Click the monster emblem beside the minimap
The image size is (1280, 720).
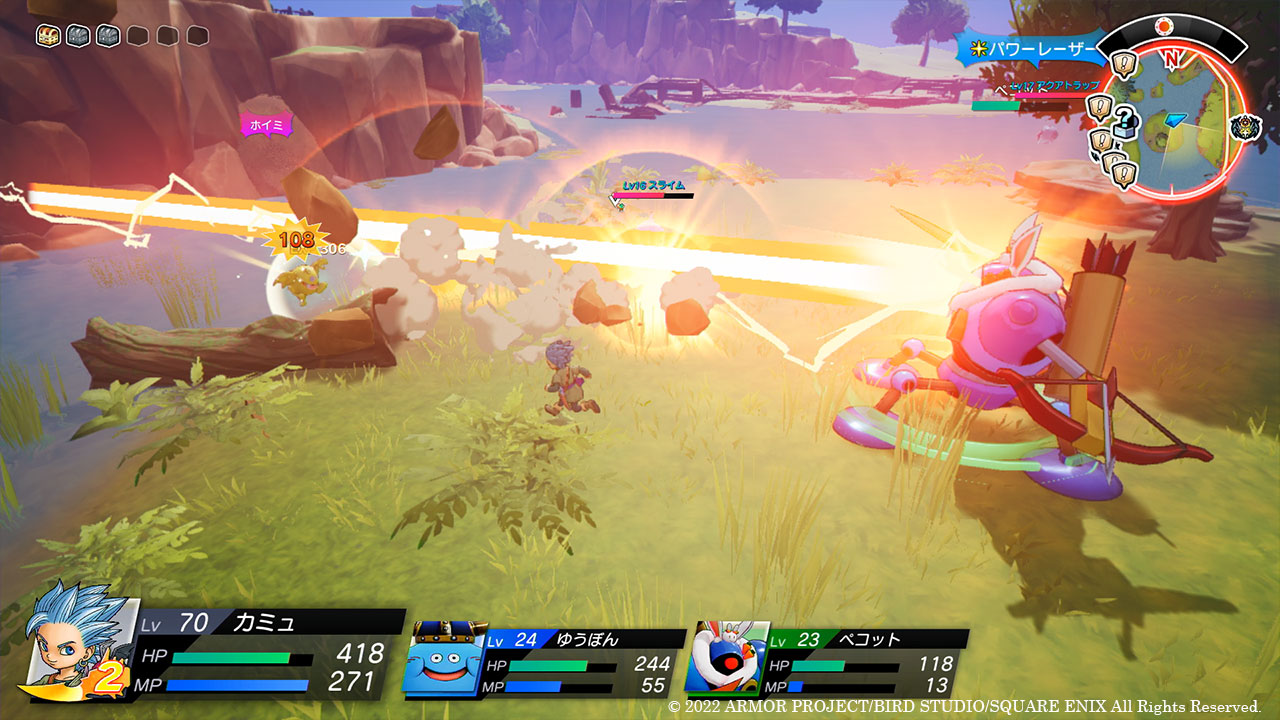click(x=1247, y=127)
